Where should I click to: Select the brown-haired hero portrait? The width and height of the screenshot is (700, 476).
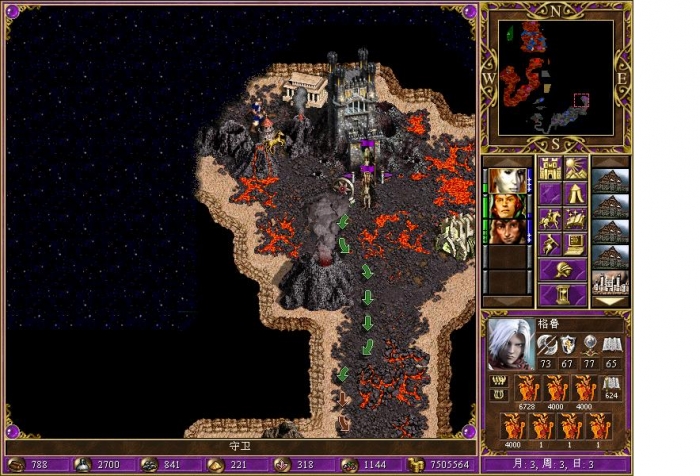[x=507, y=232]
